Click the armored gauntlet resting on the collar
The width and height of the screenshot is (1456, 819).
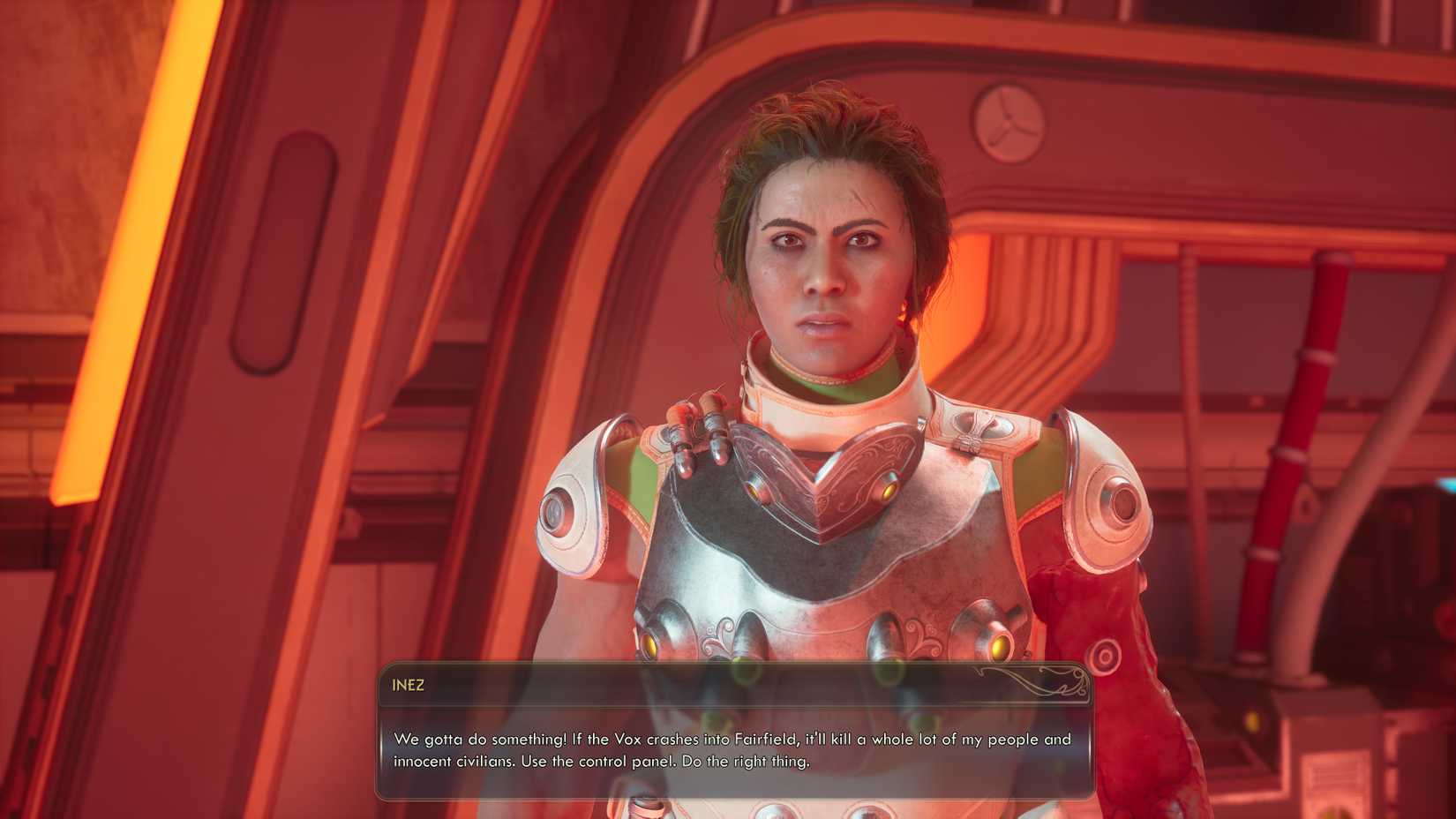point(700,432)
